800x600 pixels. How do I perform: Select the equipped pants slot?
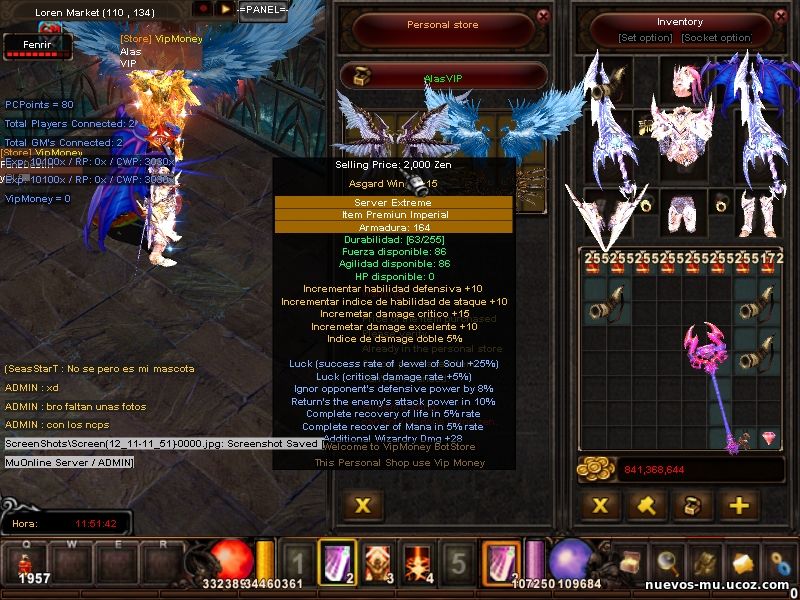point(680,208)
